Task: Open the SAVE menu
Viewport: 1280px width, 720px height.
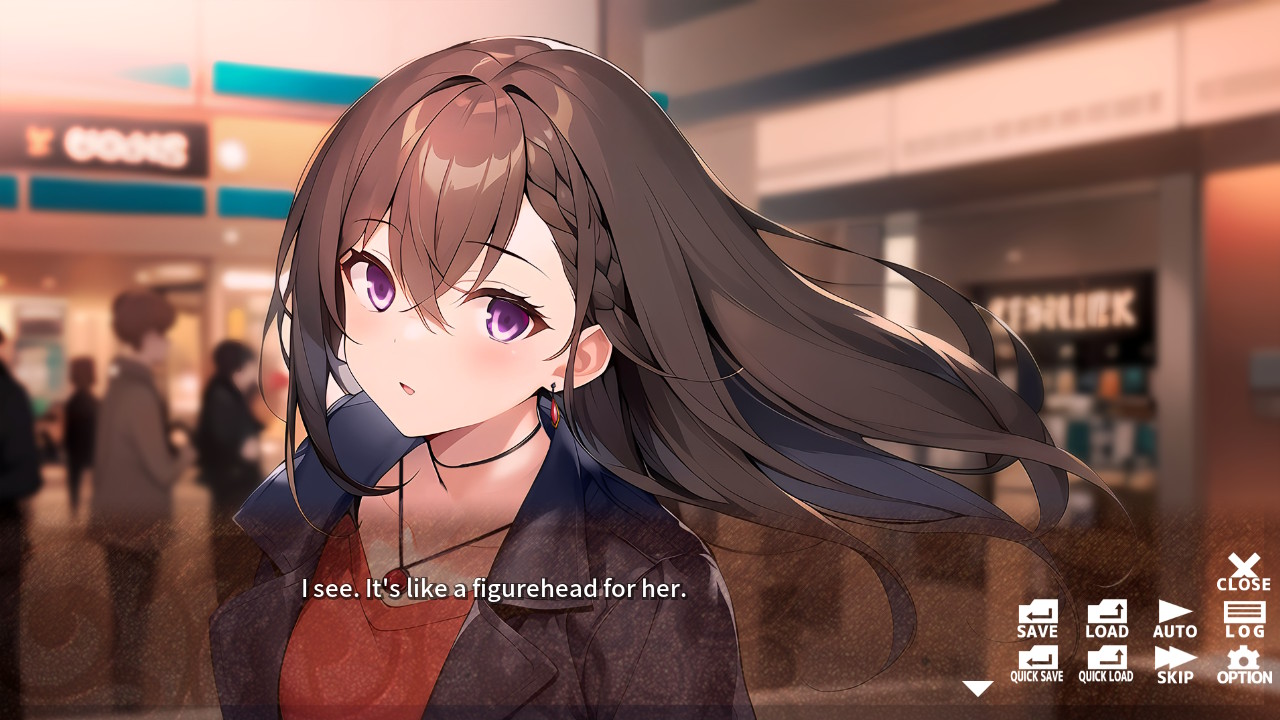Action: (1036, 618)
